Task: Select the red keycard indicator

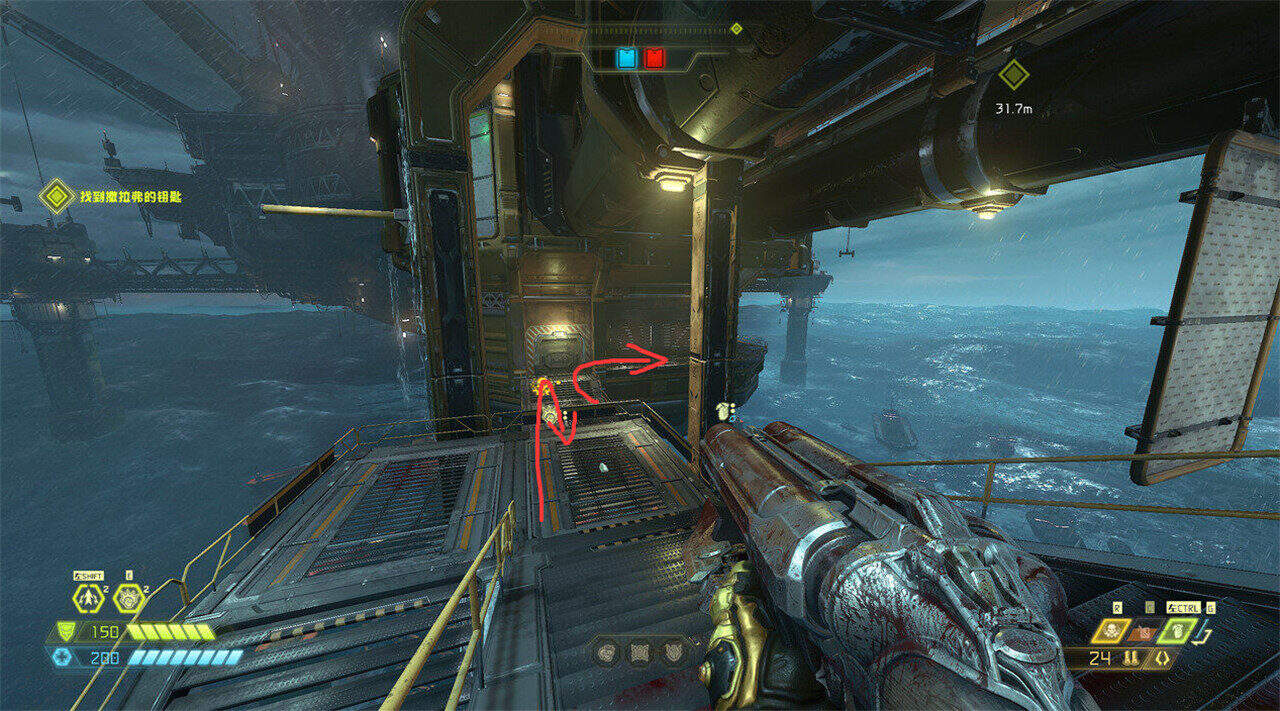Action: tap(654, 58)
